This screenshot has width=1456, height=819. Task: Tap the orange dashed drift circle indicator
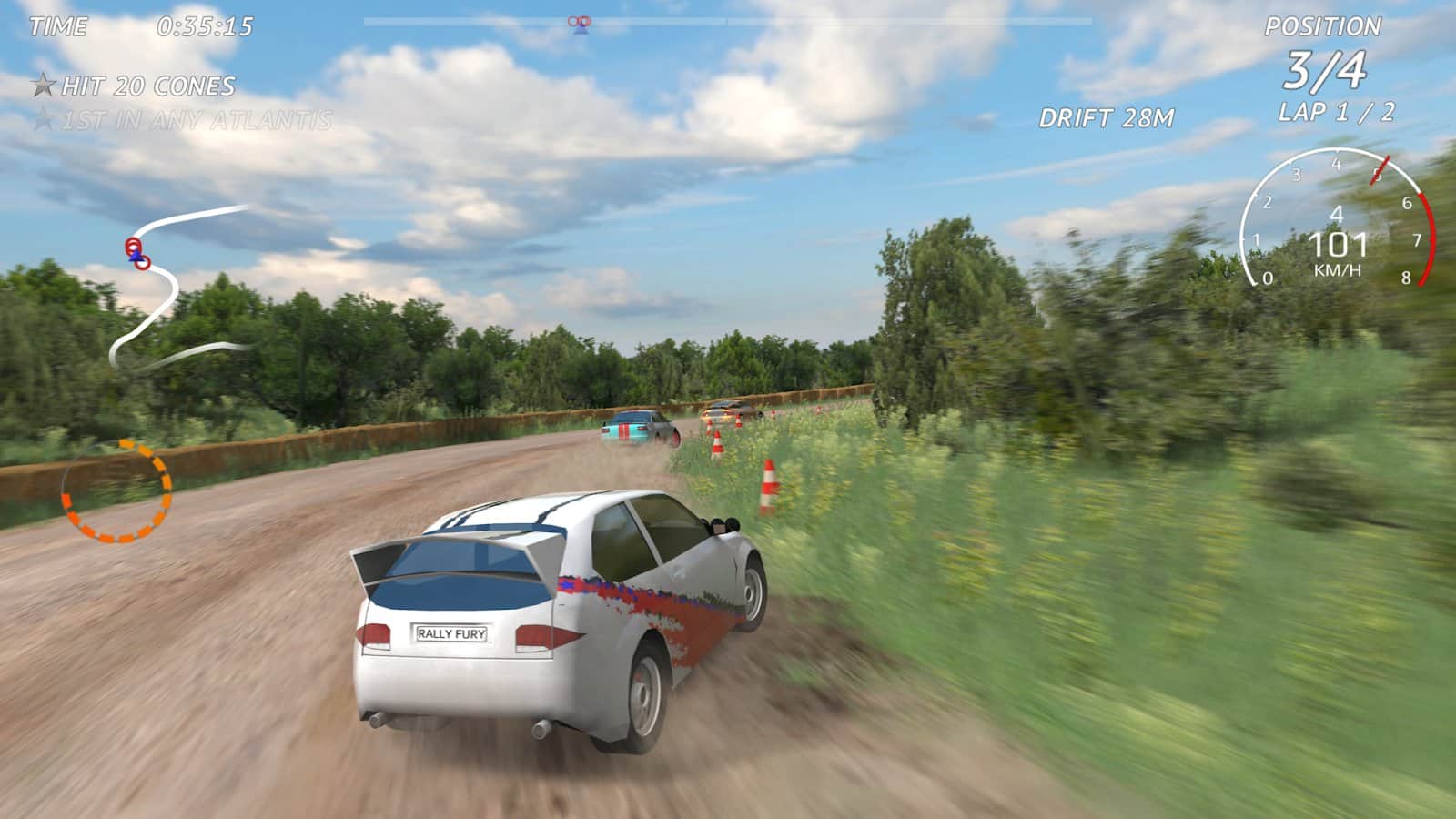116,490
